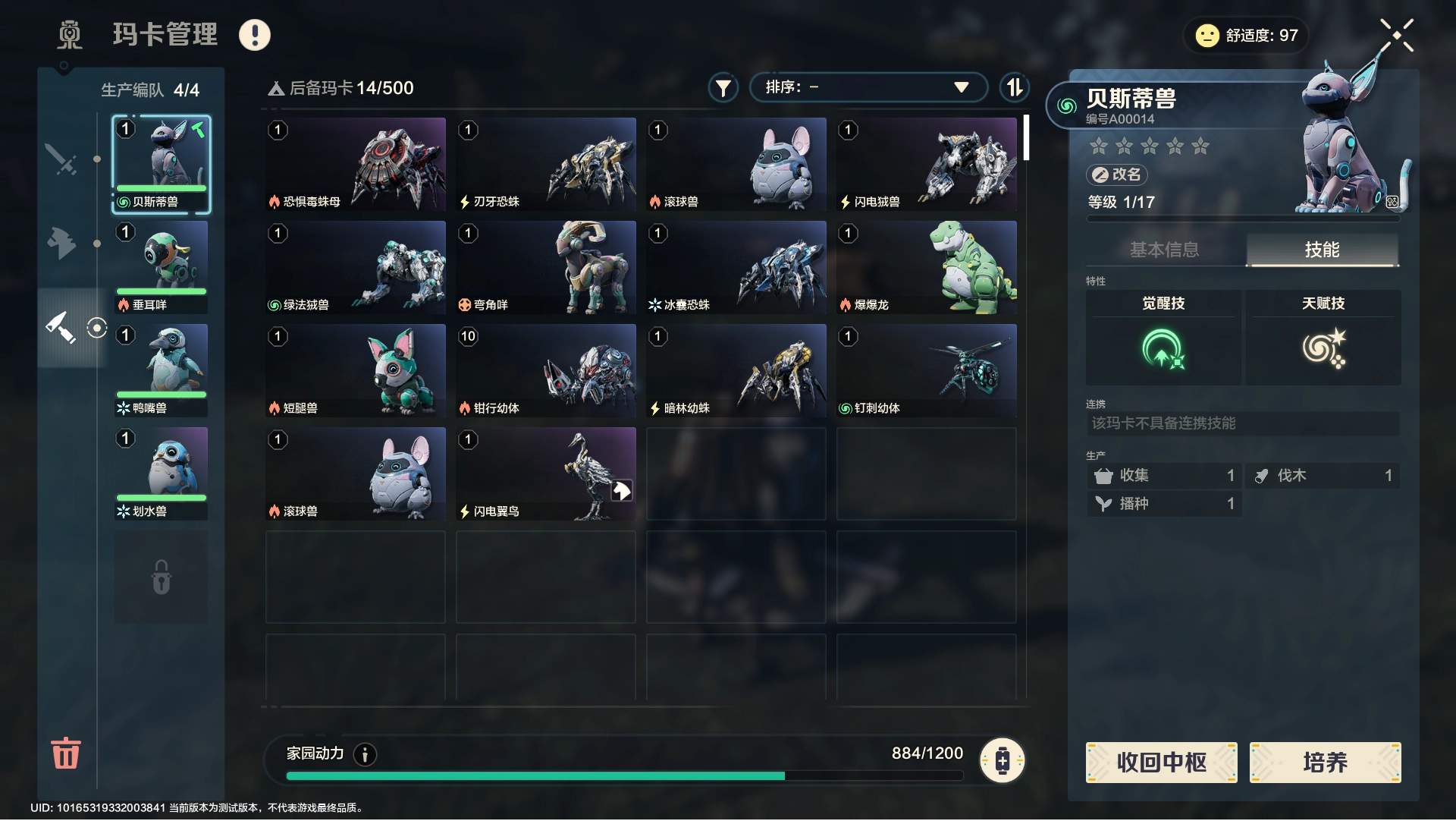The width and height of the screenshot is (1456, 821).
Task: Toggle ascending/descending sort arrows
Action: pos(1014,87)
